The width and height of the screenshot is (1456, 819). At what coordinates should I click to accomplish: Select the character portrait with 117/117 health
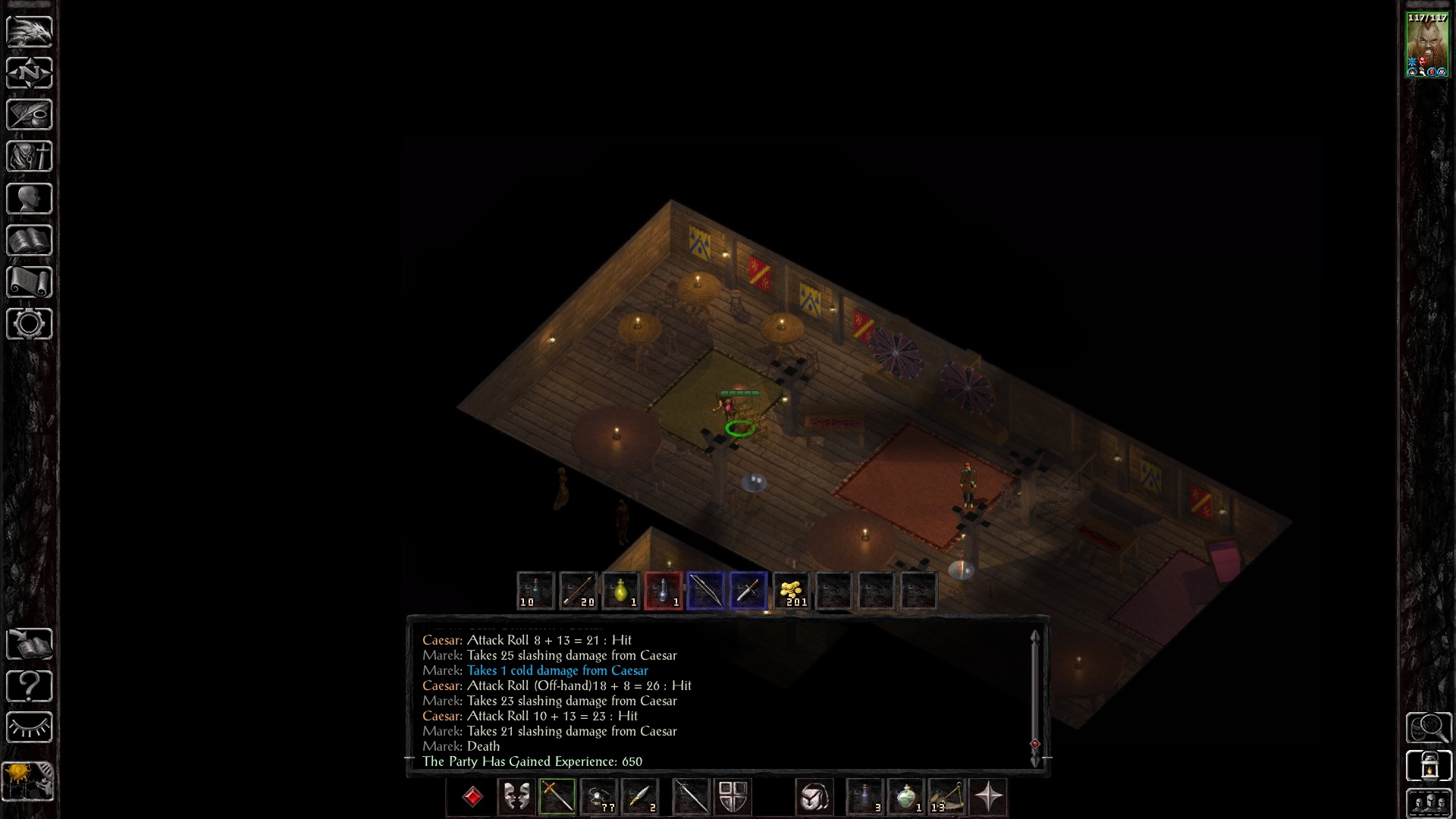click(1427, 45)
